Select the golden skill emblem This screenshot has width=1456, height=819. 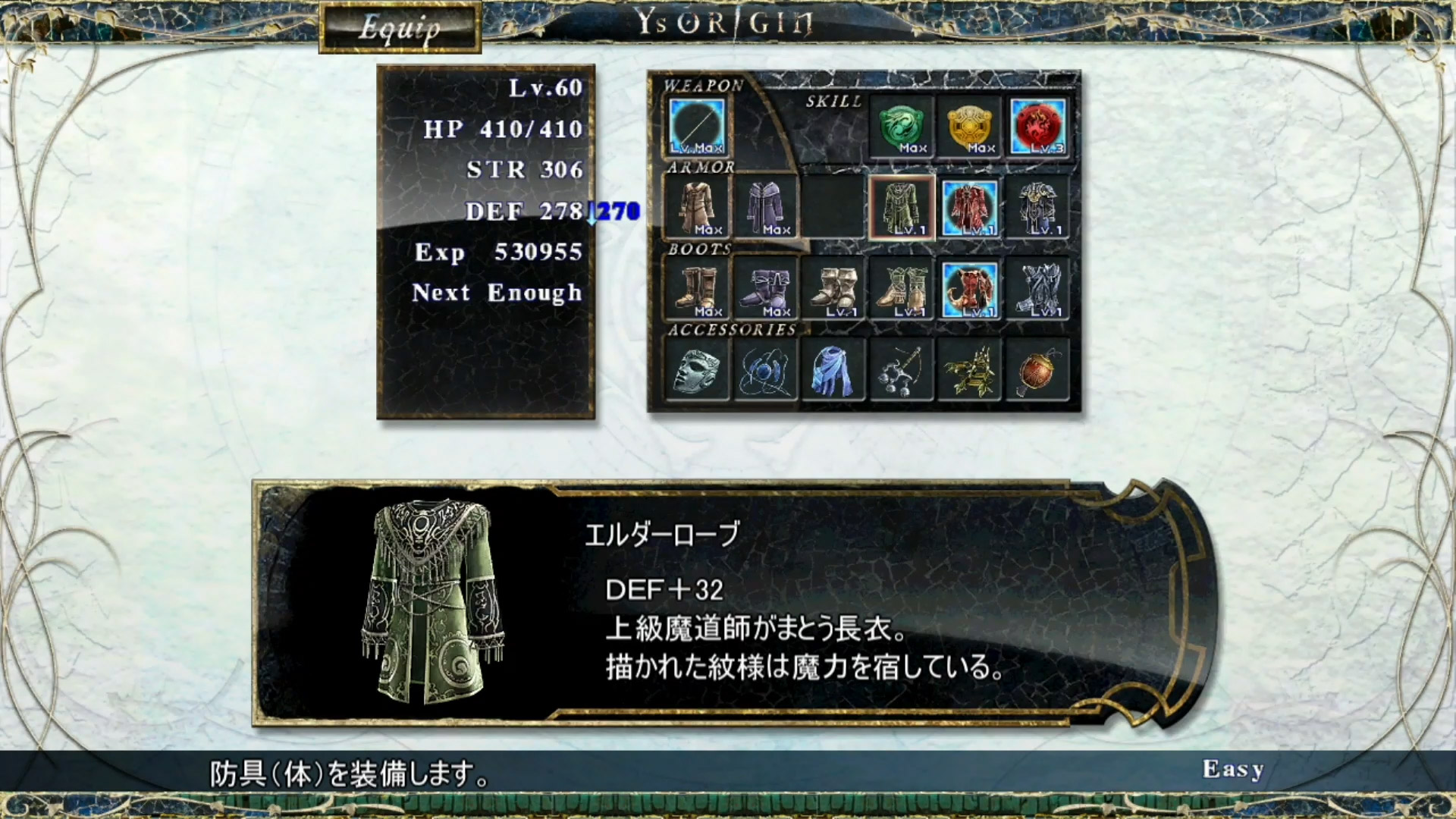[x=970, y=126]
